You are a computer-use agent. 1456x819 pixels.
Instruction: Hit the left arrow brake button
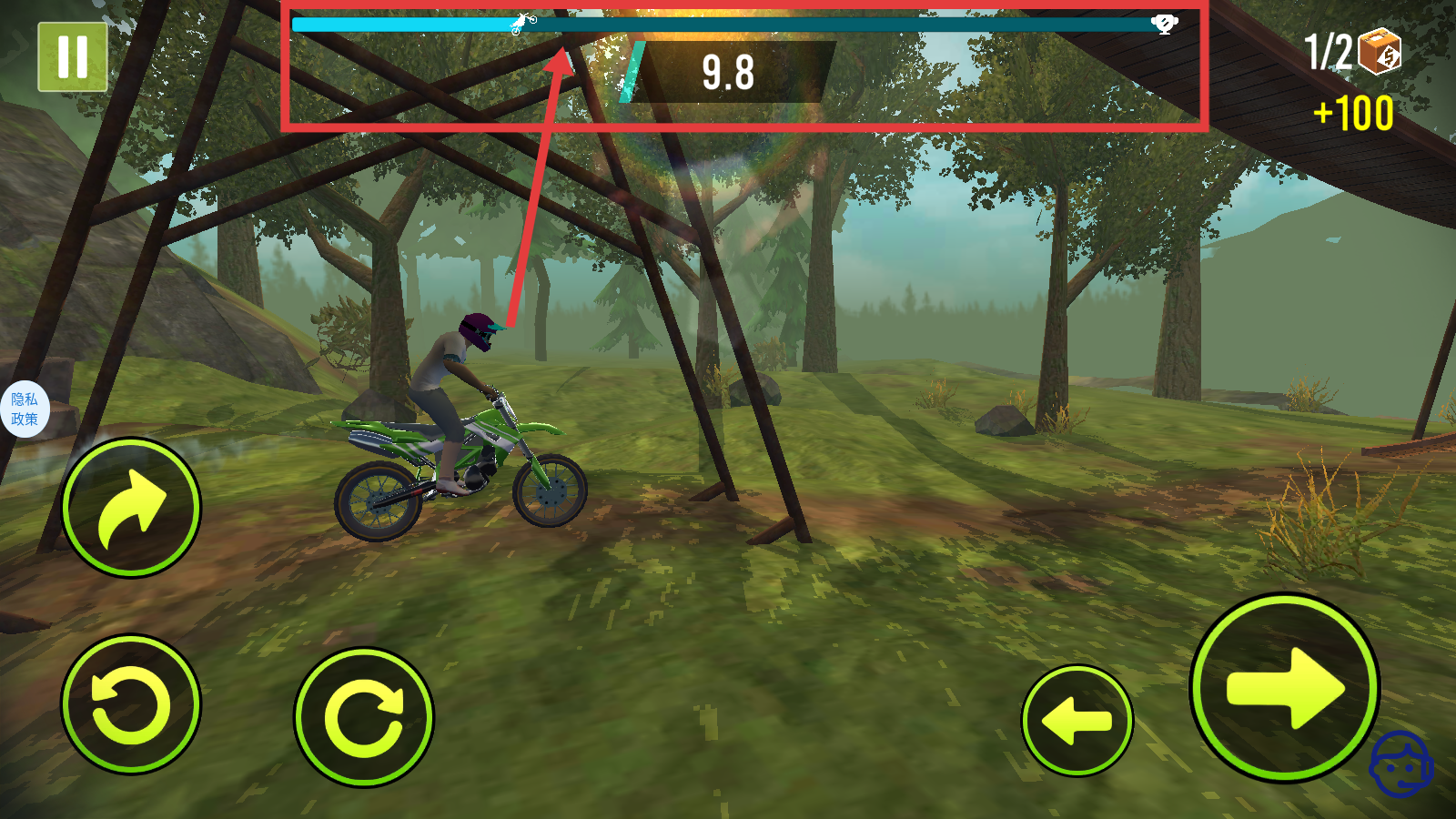1077,721
